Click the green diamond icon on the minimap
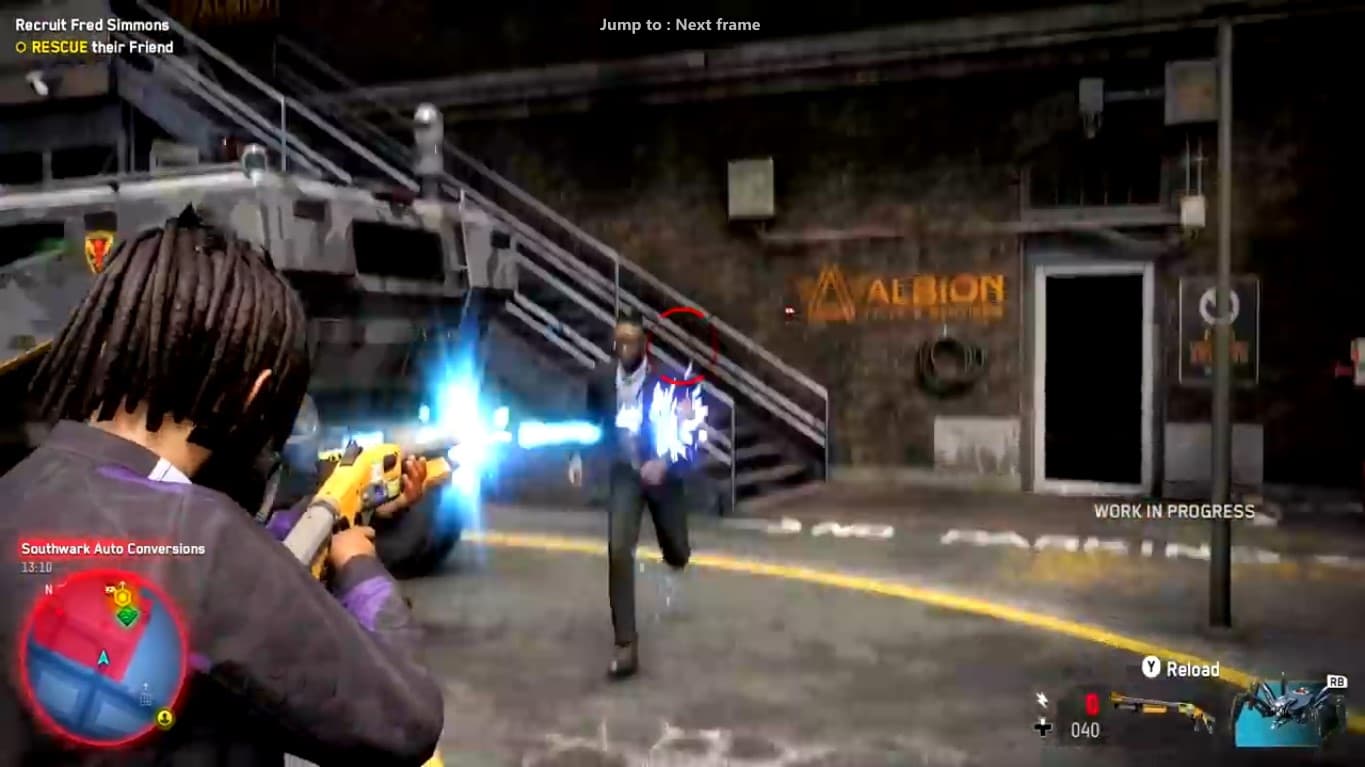Screen dimensions: 1365x767 click(127, 615)
